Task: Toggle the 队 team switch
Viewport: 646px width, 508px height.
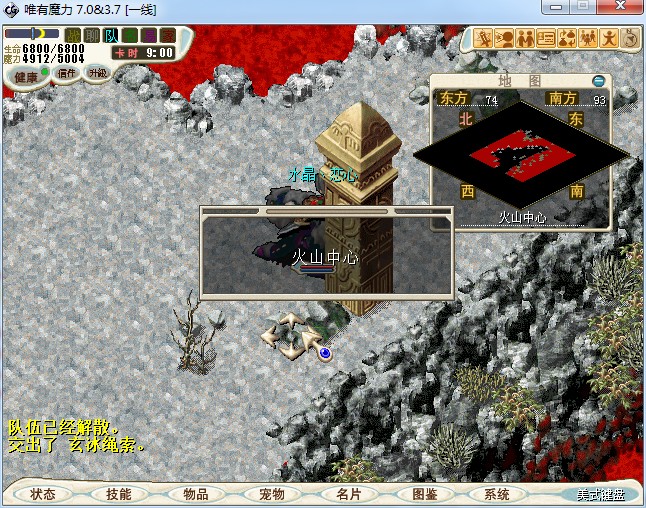Action: 111,36
